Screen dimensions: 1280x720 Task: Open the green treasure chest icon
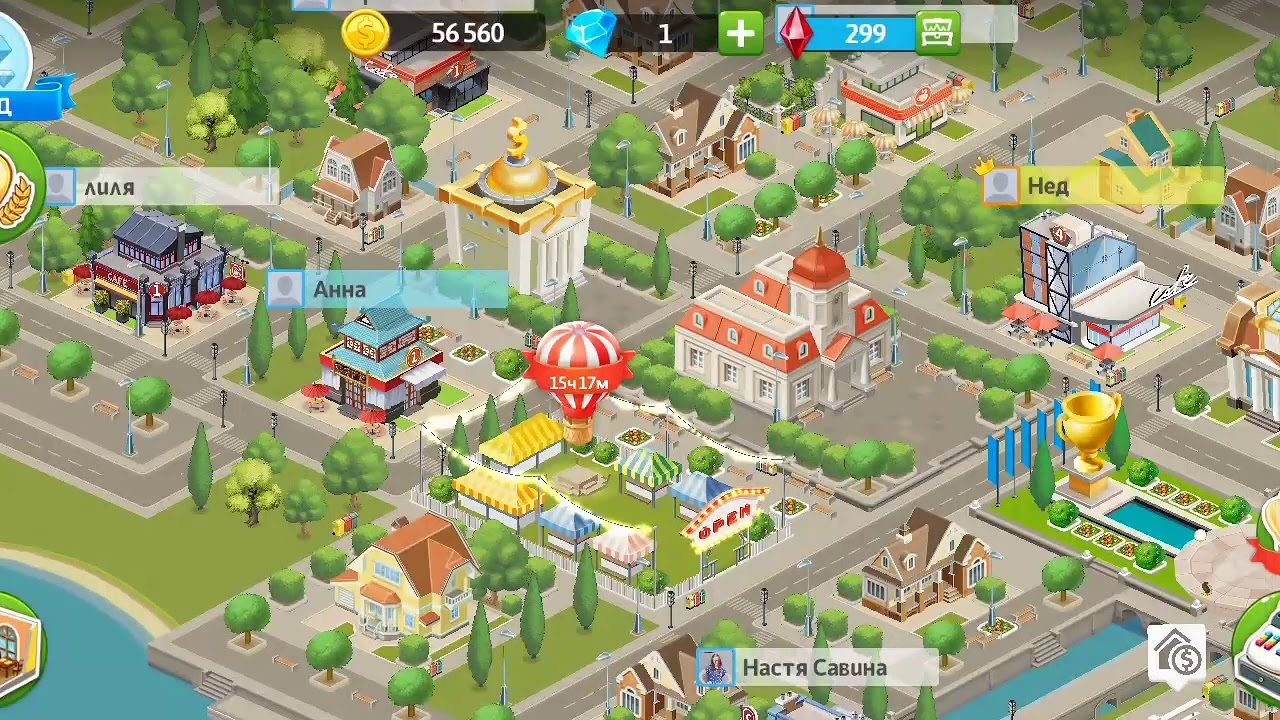(x=938, y=33)
